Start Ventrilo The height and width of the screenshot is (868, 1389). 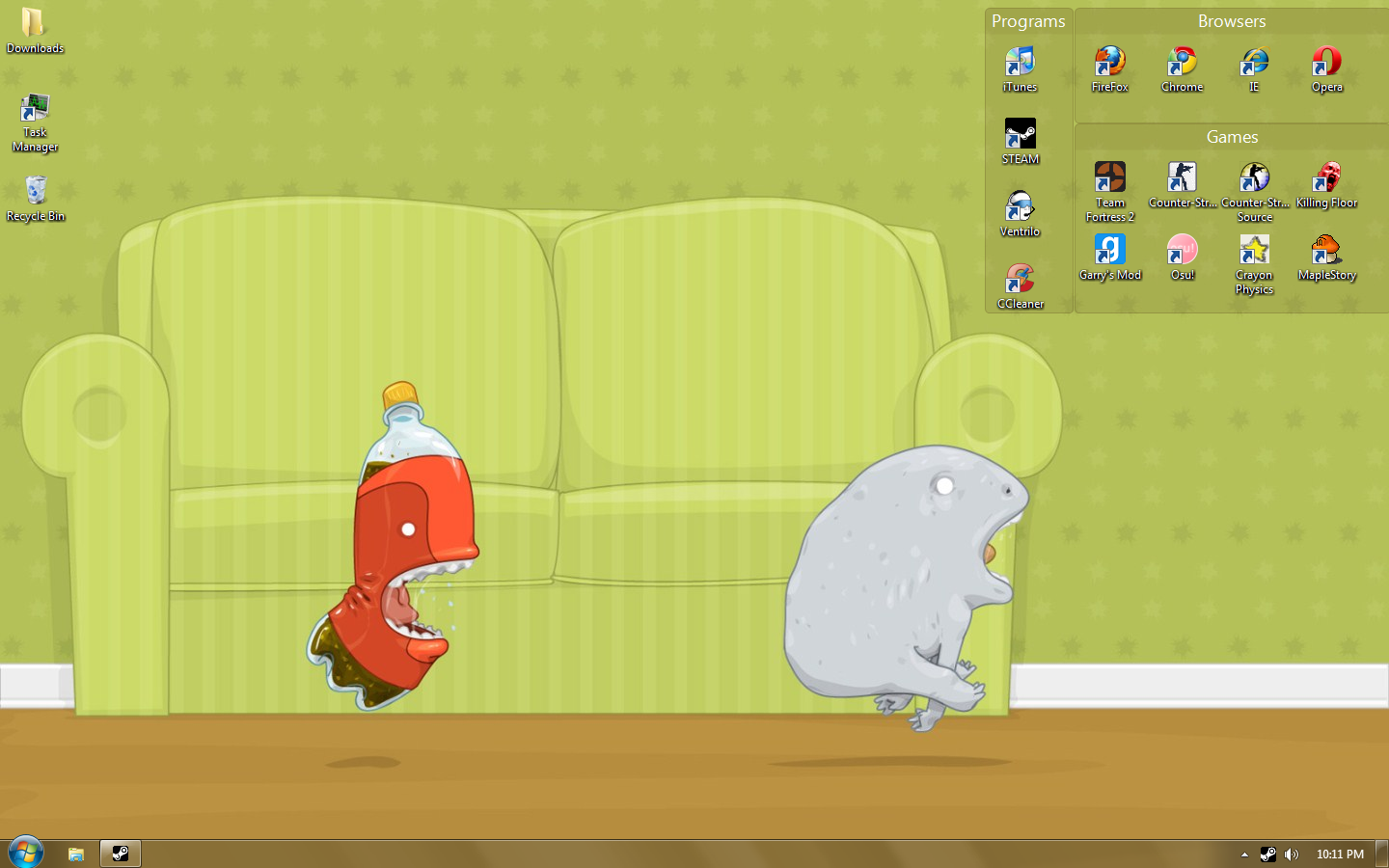(1020, 208)
